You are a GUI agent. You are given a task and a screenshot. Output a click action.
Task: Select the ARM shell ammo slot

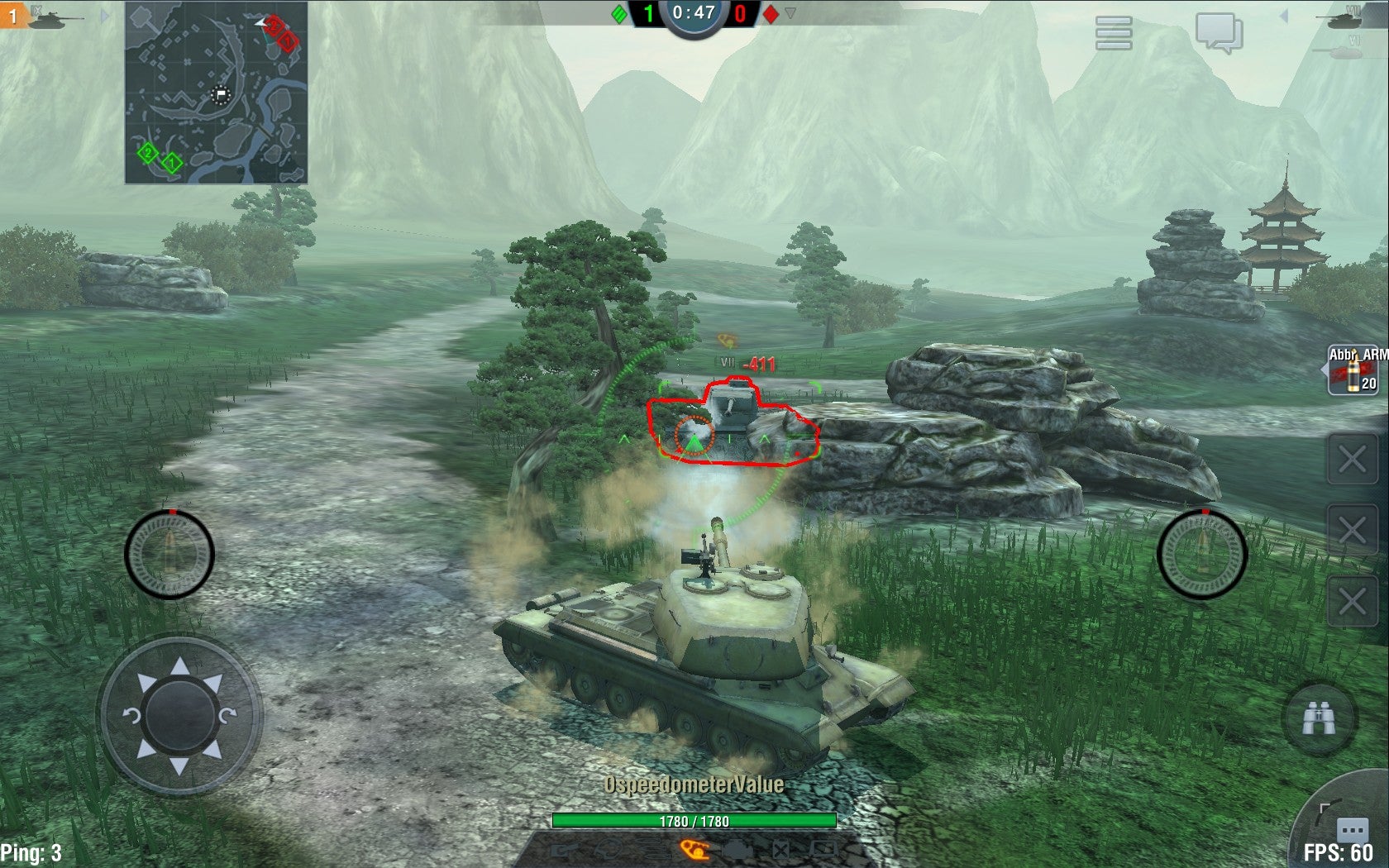(1354, 370)
